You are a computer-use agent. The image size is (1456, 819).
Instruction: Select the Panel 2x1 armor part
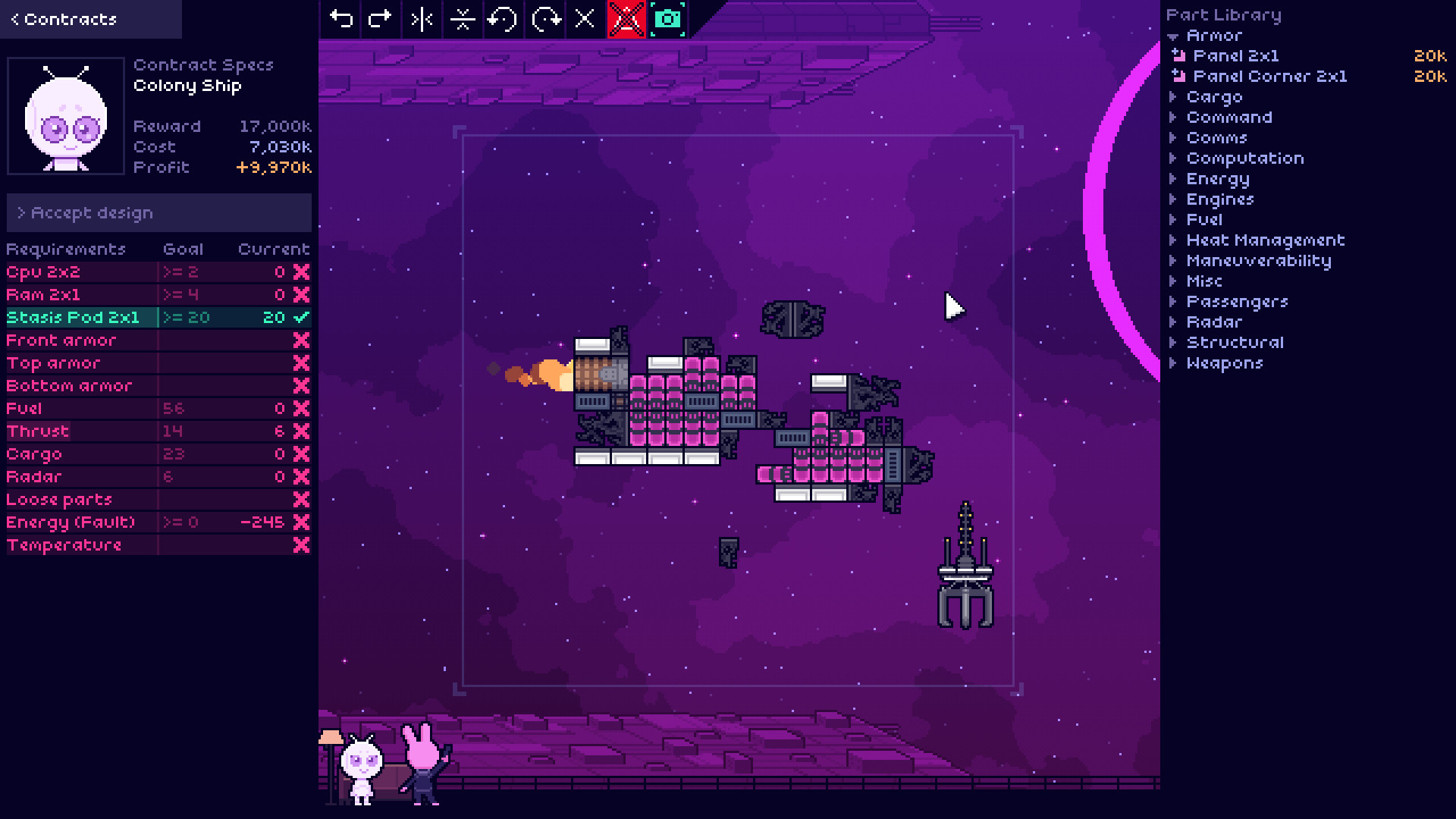(x=1235, y=56)
